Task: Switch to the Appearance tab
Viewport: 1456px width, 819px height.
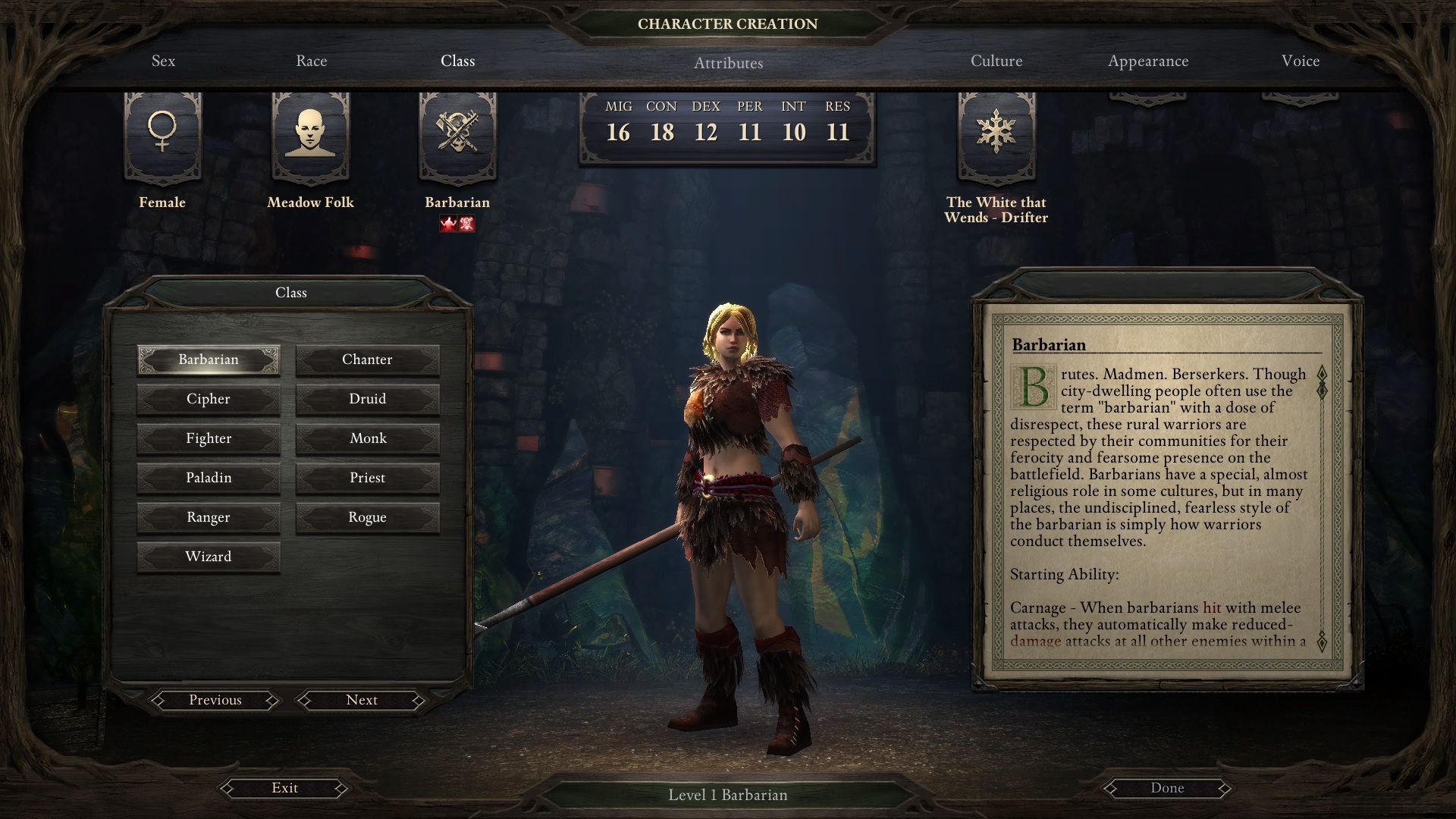Action: 1147,61
